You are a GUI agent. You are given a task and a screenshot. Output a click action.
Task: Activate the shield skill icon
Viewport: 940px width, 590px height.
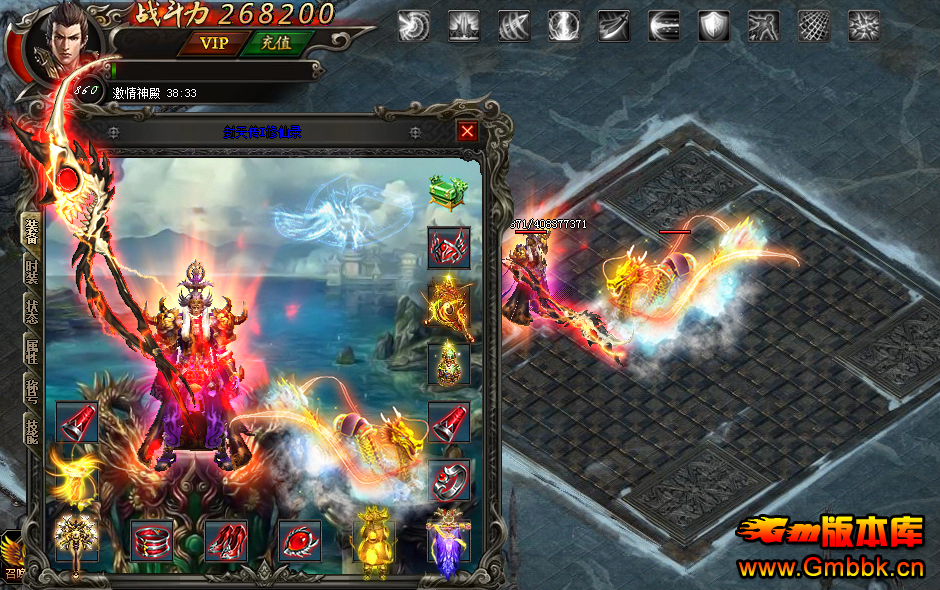point(713,26)
